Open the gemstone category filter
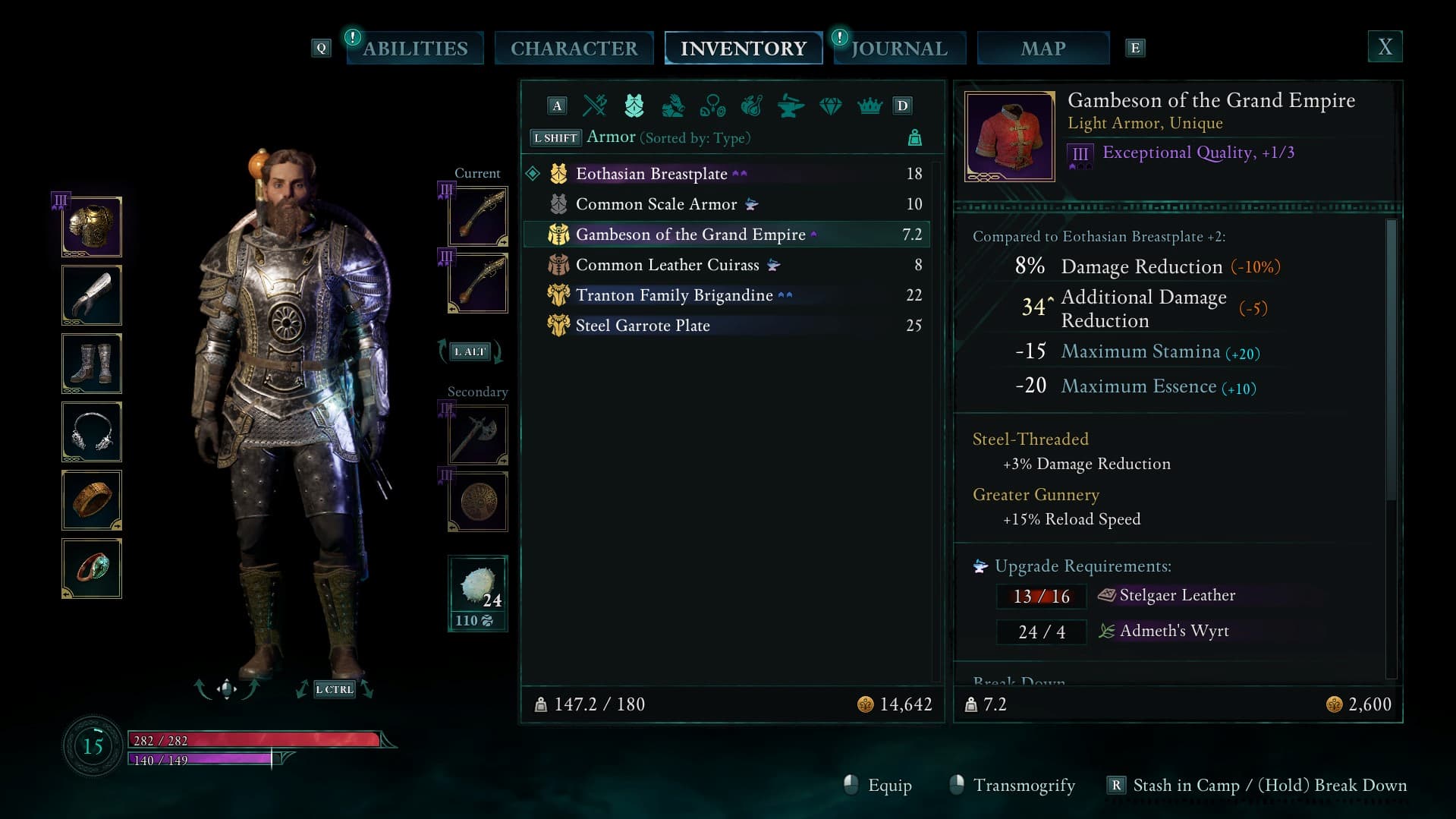Image resolution: width=1456 pixels, height=819 pixels. 830,106
